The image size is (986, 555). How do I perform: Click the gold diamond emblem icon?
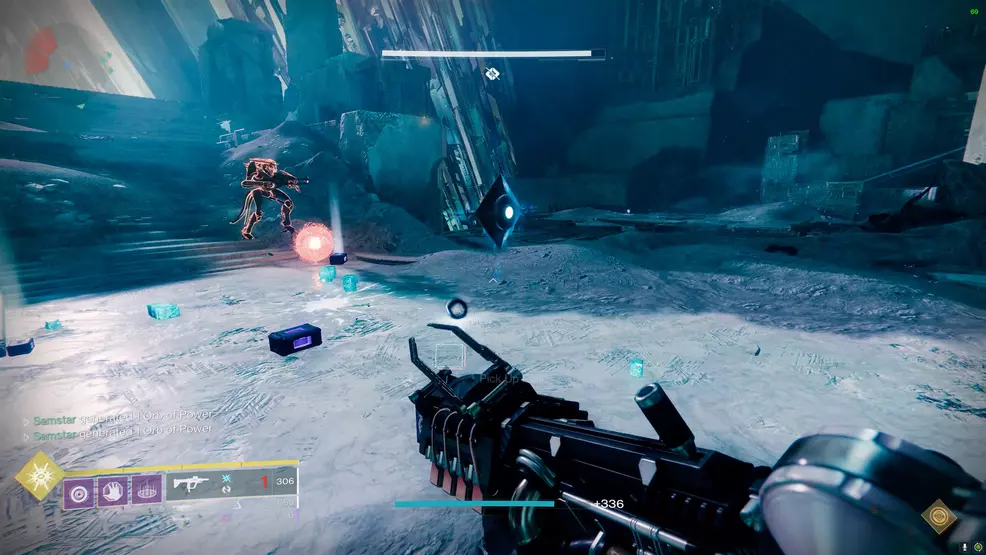tap(938, 516)
